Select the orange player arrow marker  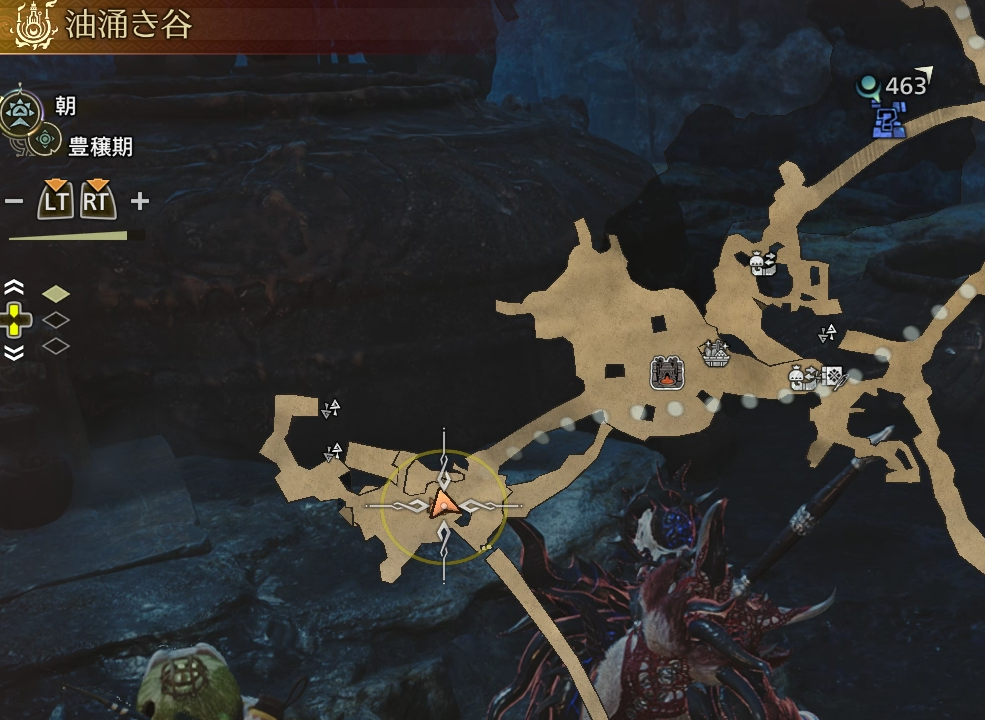click(444, 504)
